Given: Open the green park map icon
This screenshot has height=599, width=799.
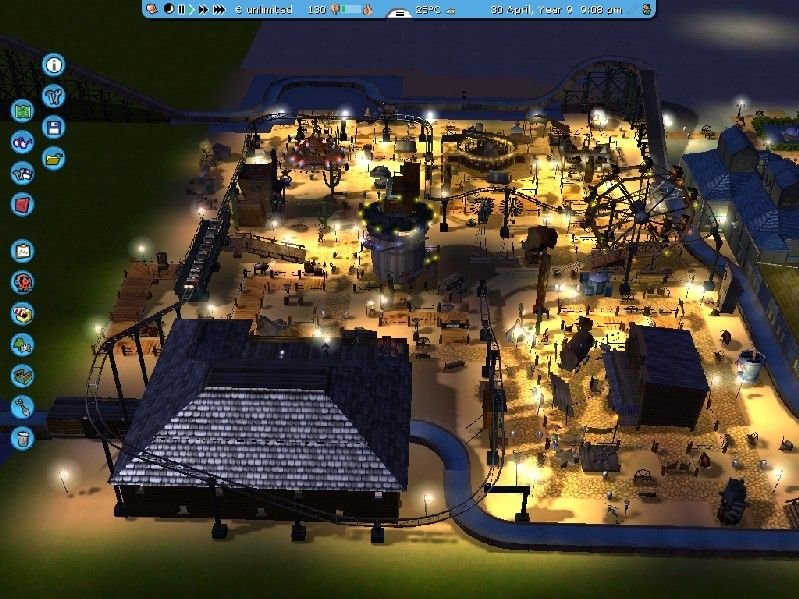Looking at the screenshot, I should click(22, 111).
